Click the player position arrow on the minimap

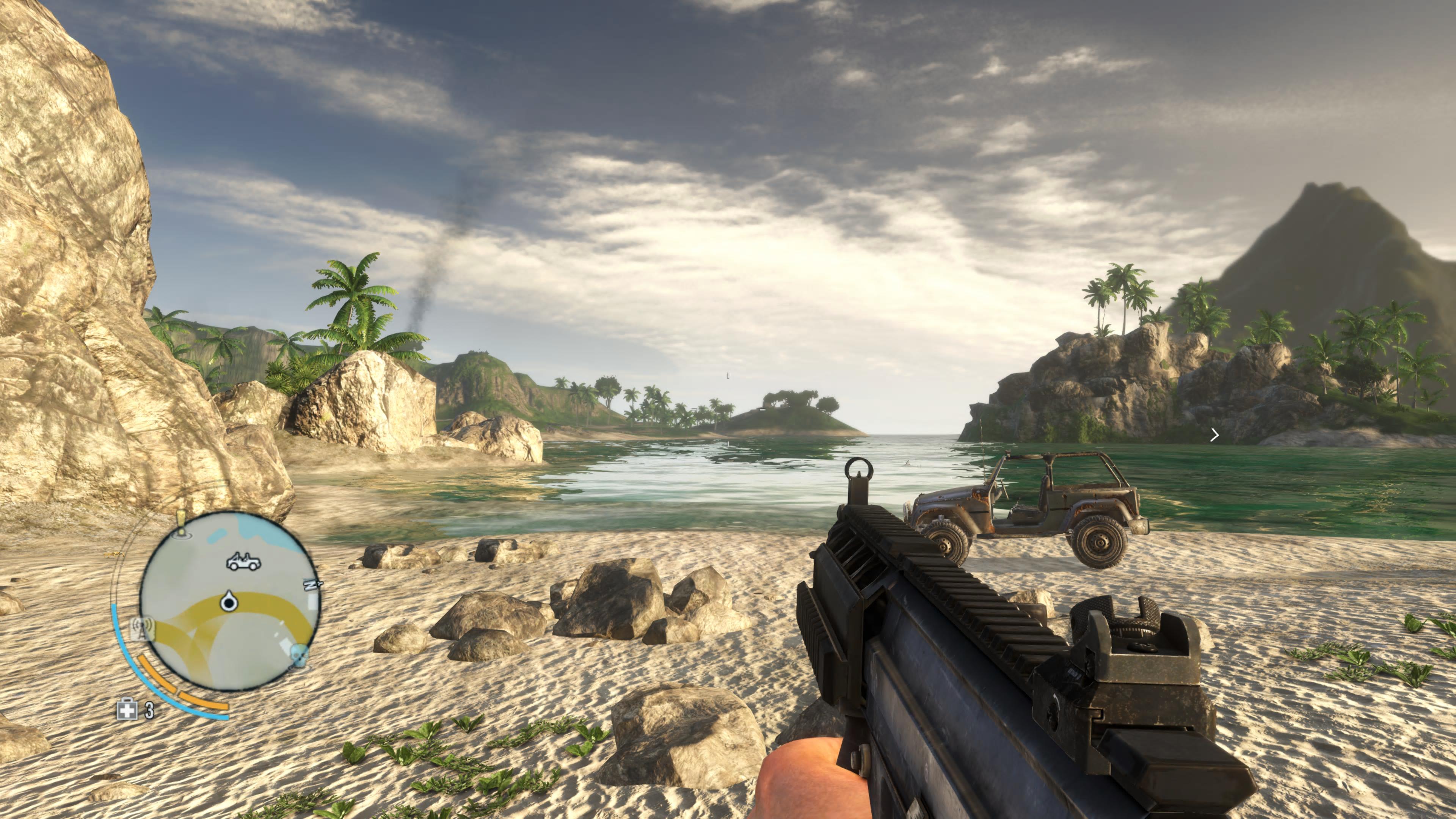pyautogui.click(x=228, y=602)
